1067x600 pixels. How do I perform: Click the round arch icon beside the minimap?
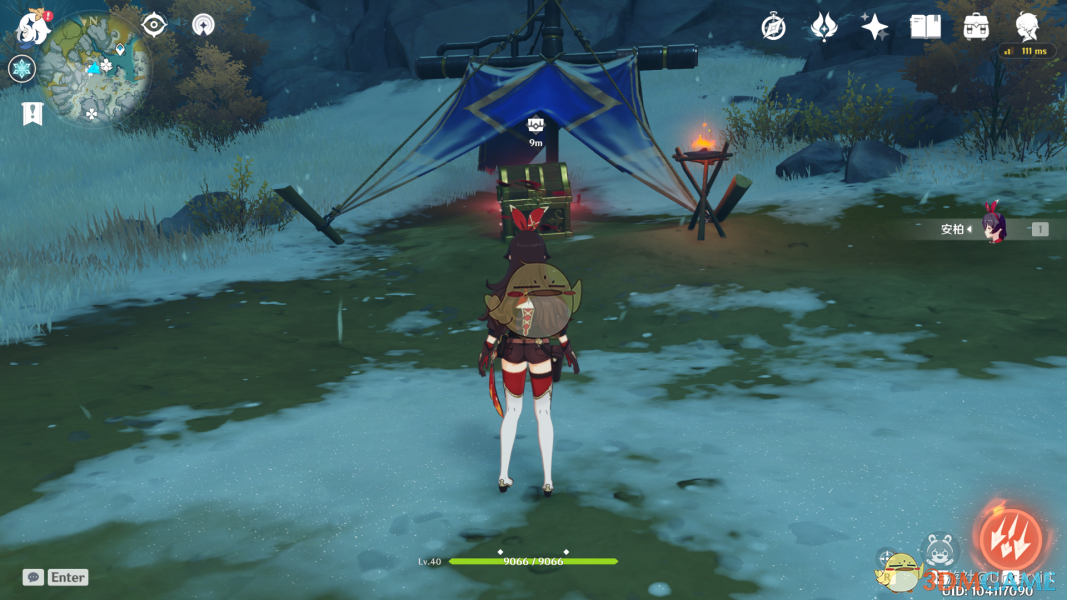coord(203,25)
